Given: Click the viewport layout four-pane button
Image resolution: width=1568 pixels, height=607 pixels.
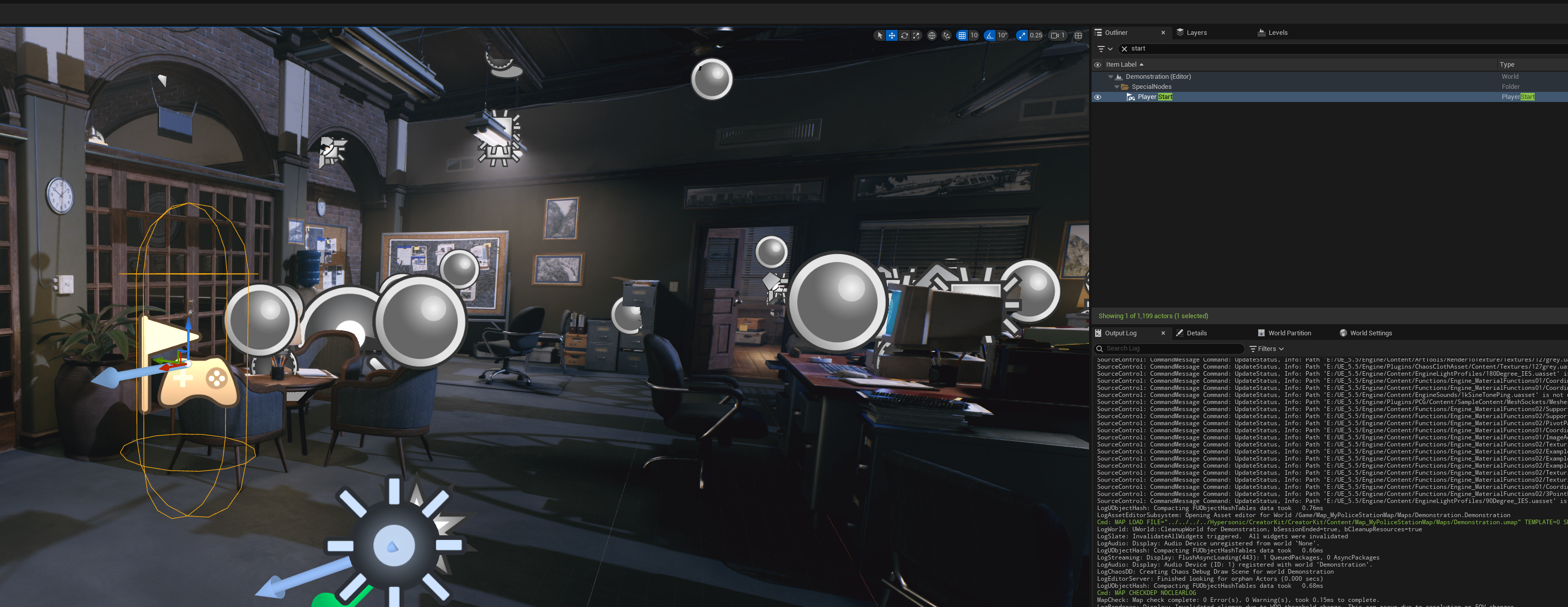Looking at the screenshot, I should click(x=1078, y=35).
